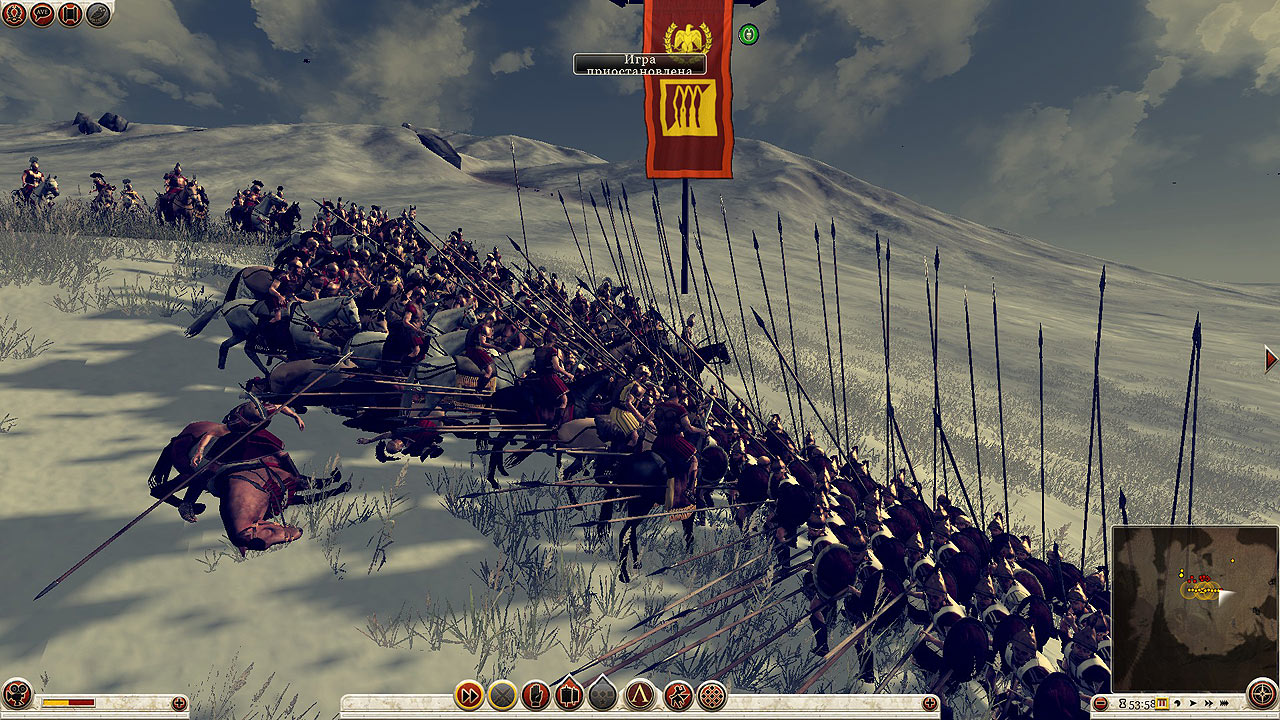Set battle speed to normal play
This screenshot has height=720, width=1280.
(x=1193, y=703)
